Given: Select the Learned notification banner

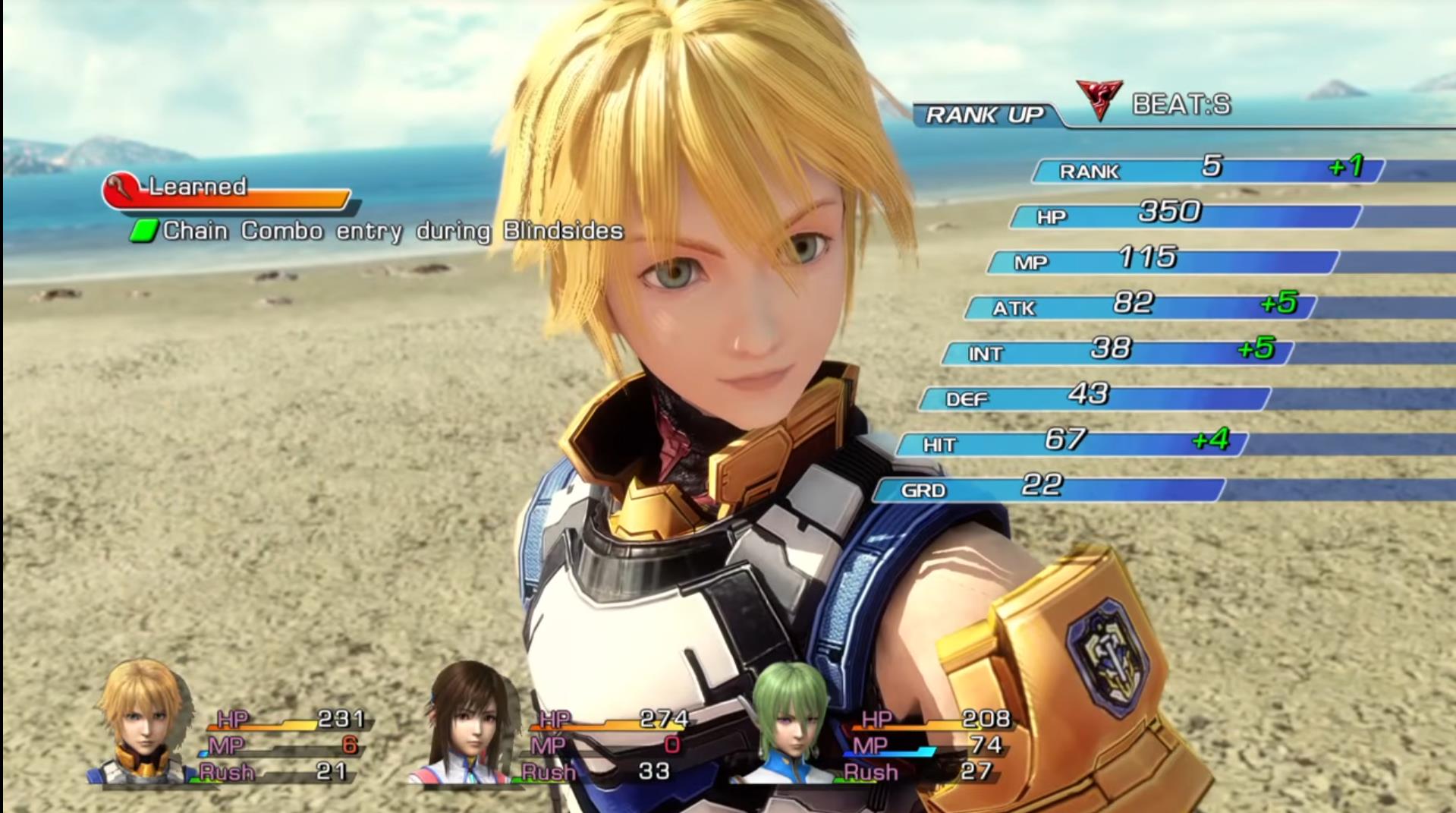Looking at the screenshot, I should [228, 191].
